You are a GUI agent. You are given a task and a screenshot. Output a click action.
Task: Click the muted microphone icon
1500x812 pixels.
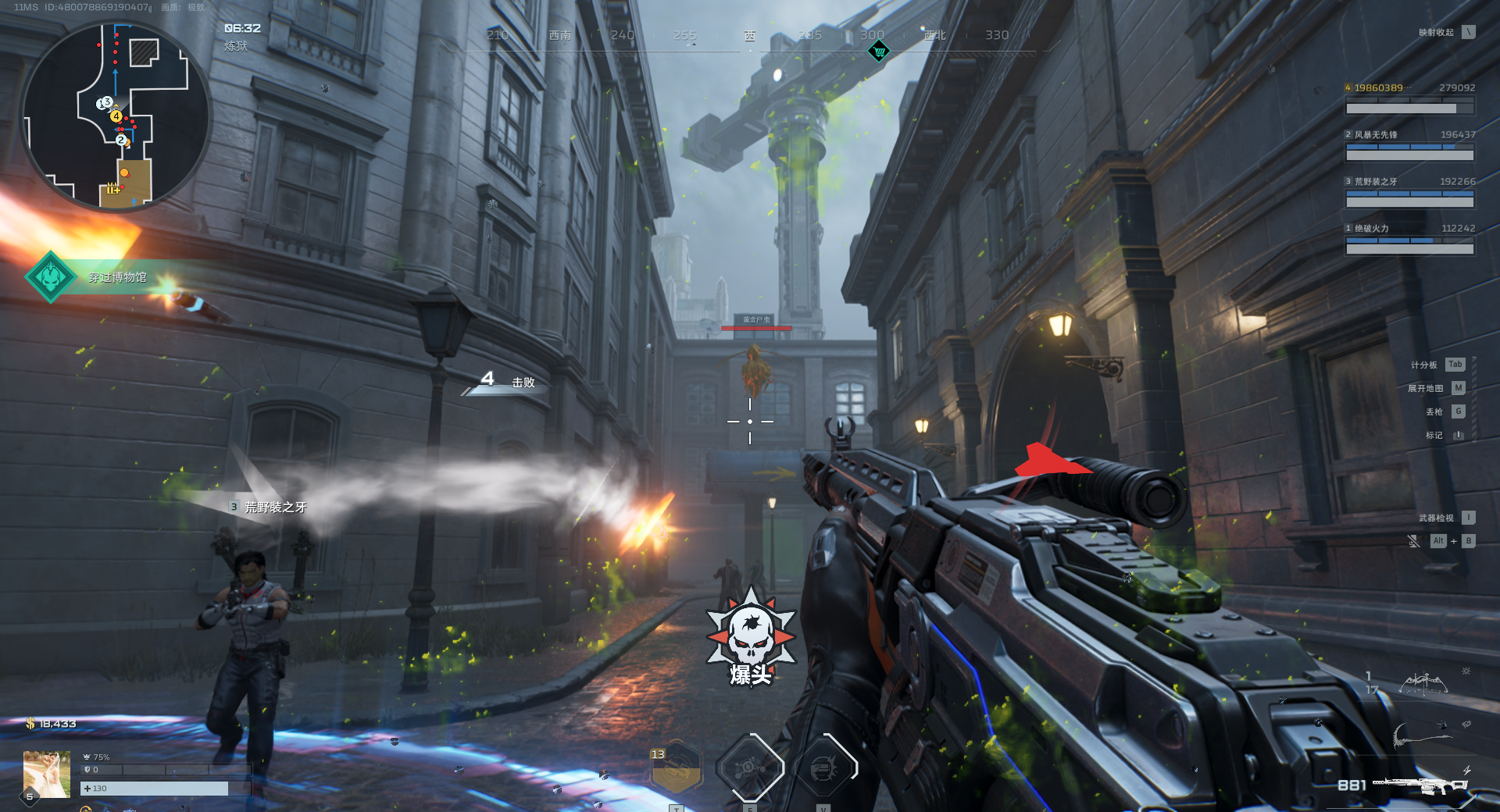[1413, 541]
